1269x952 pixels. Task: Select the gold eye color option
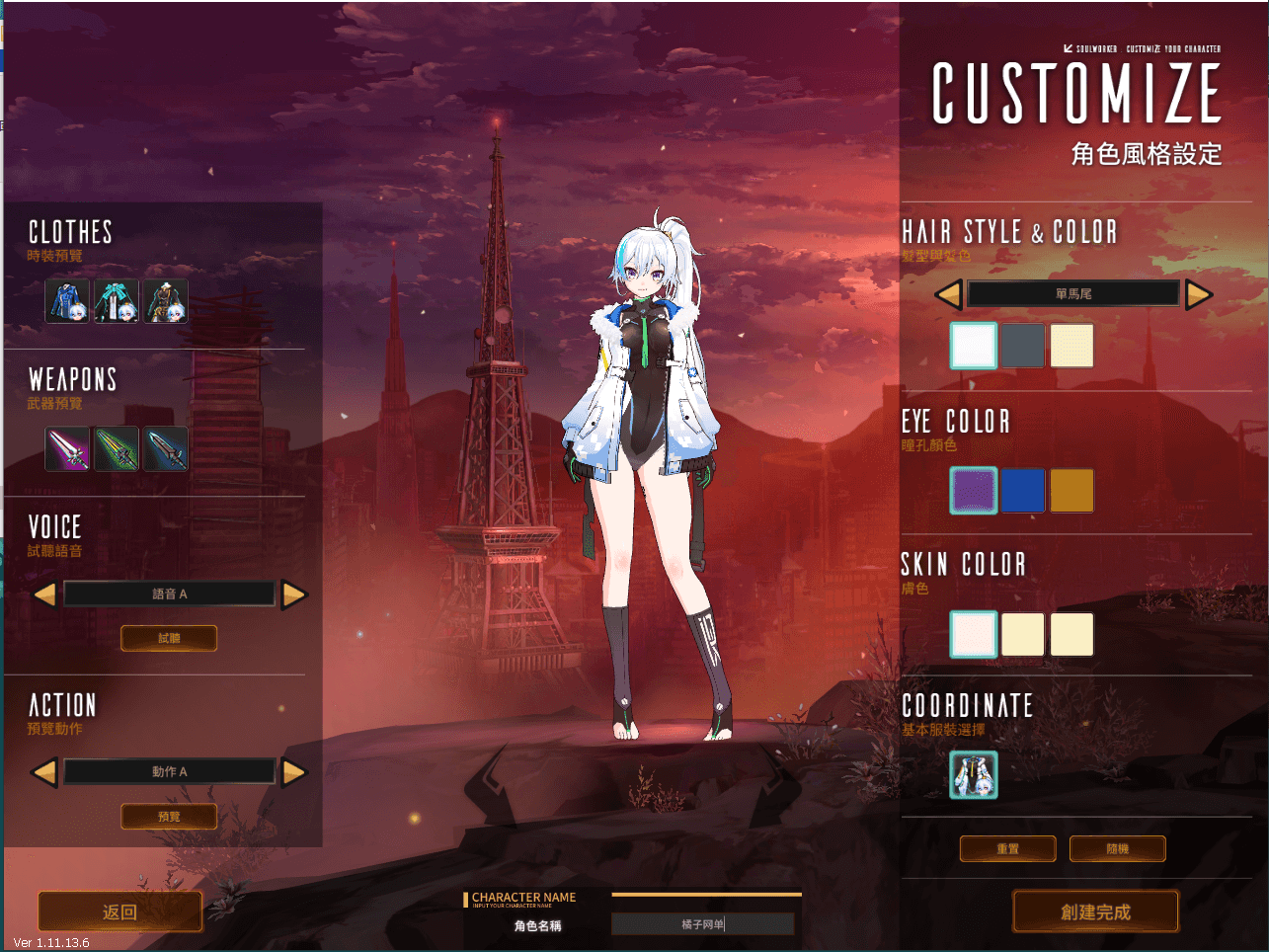coord(1072,490)
